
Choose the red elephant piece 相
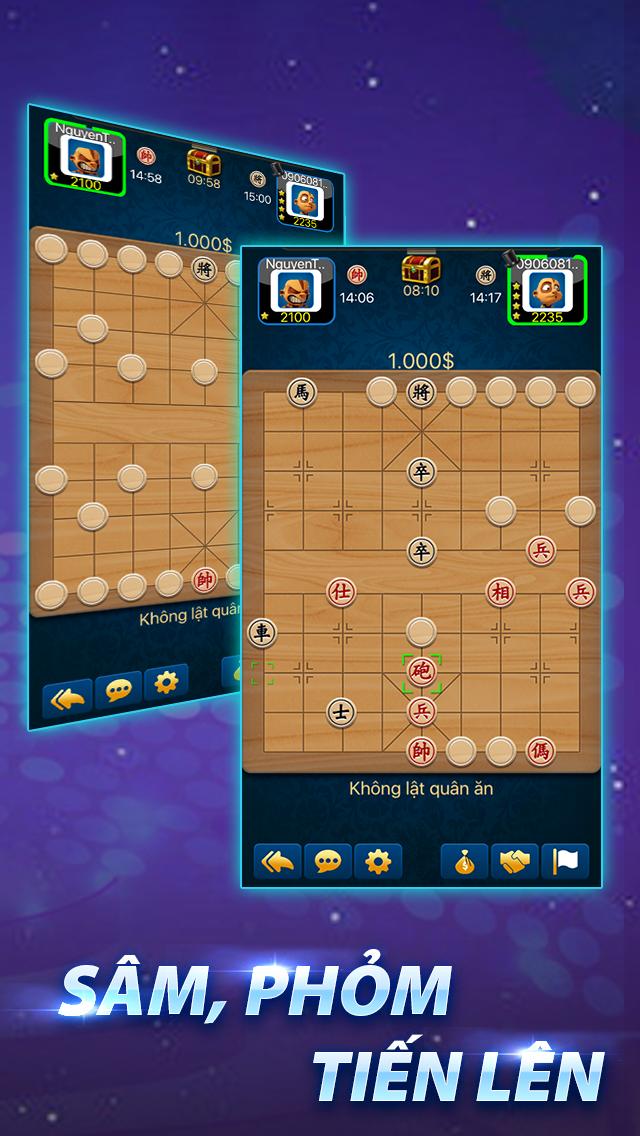click(x=500, y=592)
